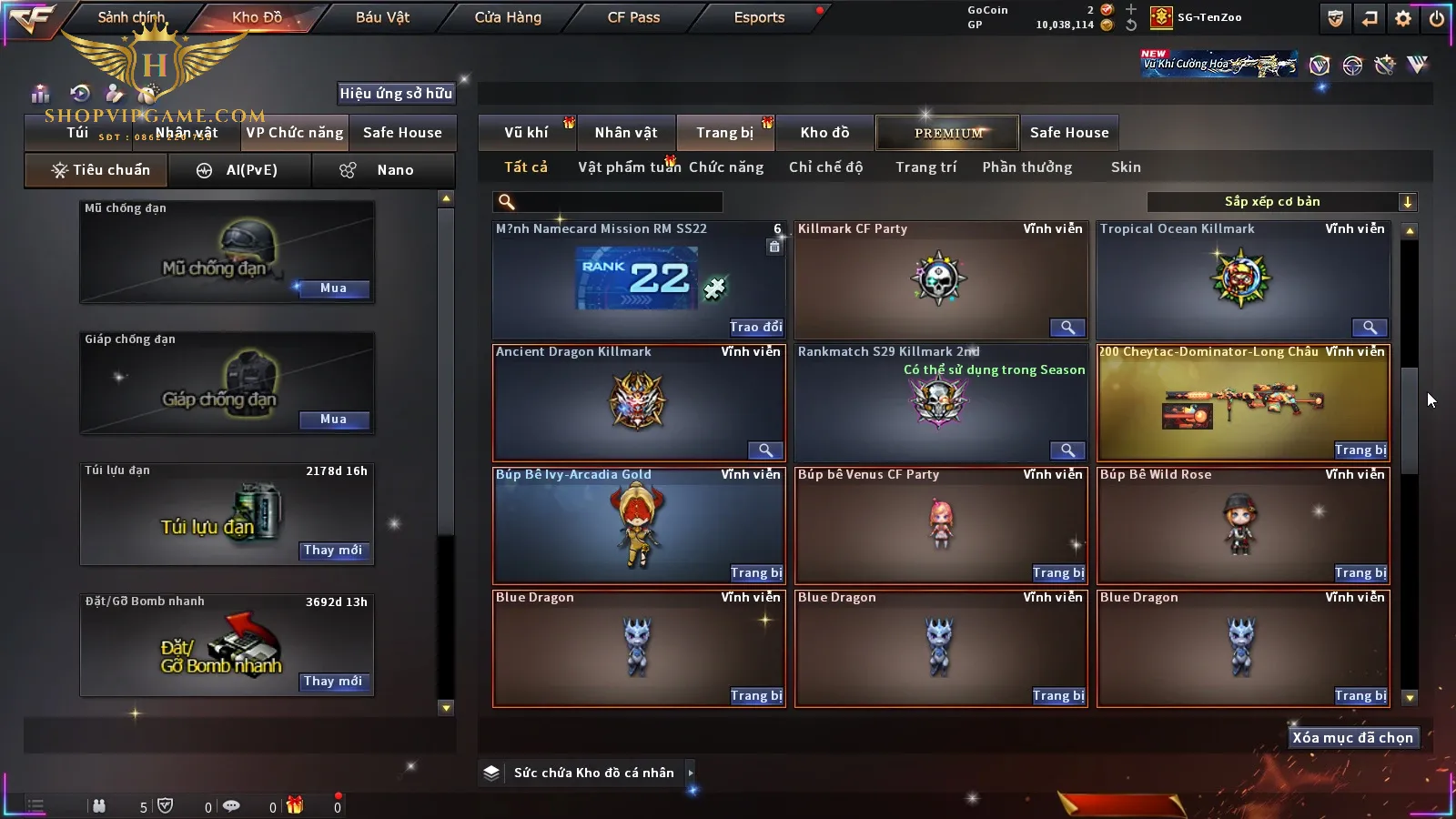This screenshot has width=1456, height=819.
Task: Choose the Trang trí subcategory
Action: tap(925, 167)
